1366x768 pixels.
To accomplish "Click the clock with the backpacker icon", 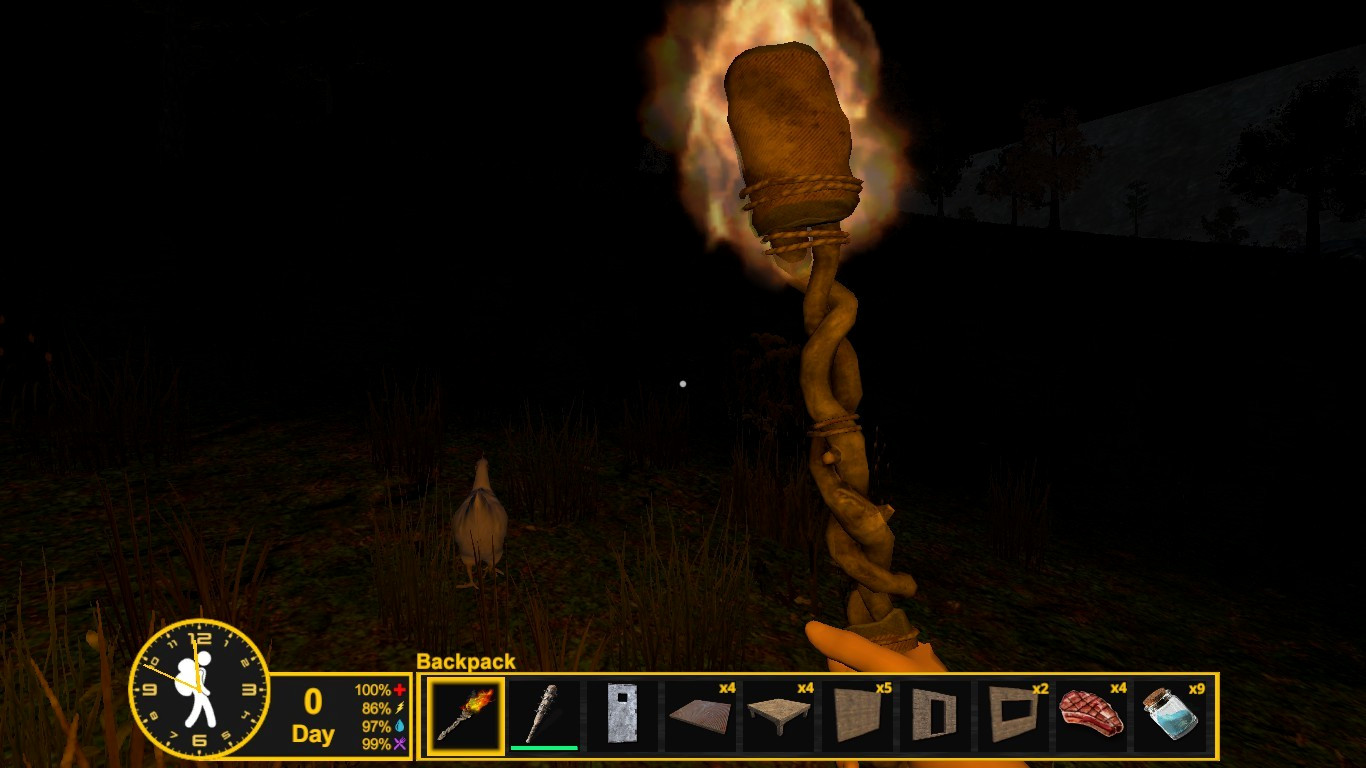I will [x=199, y=688].
